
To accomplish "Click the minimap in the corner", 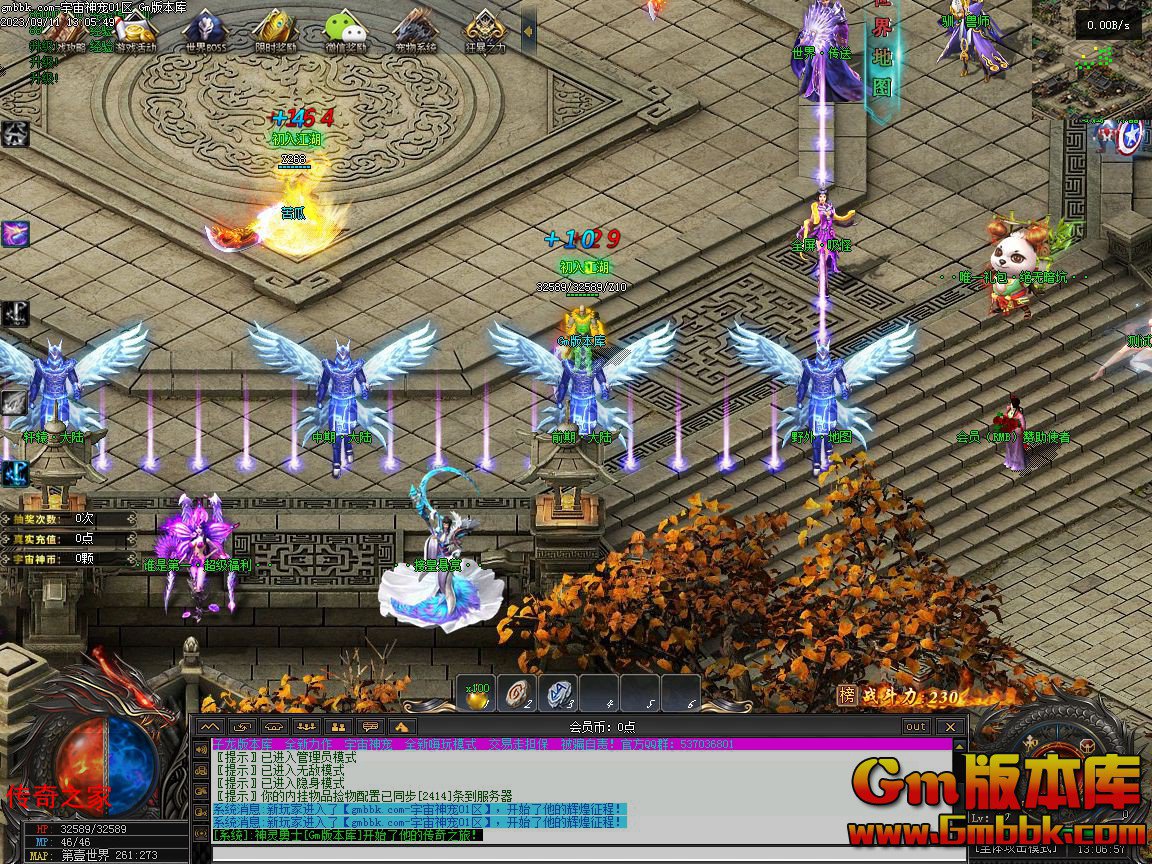I will click(x=1089, y=77).
